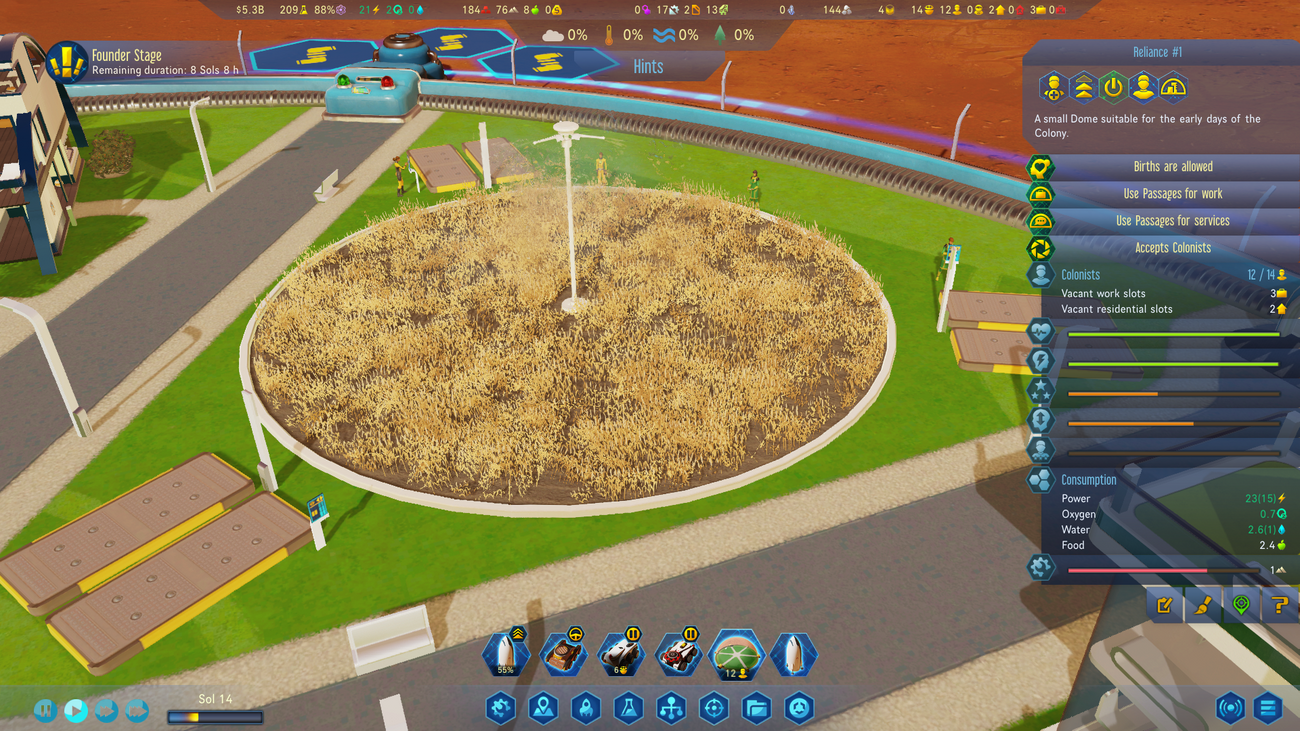This screenshot has width=1300, height=731.
Task: Toggle Use Passages for services
Action: coord(1172,221)
